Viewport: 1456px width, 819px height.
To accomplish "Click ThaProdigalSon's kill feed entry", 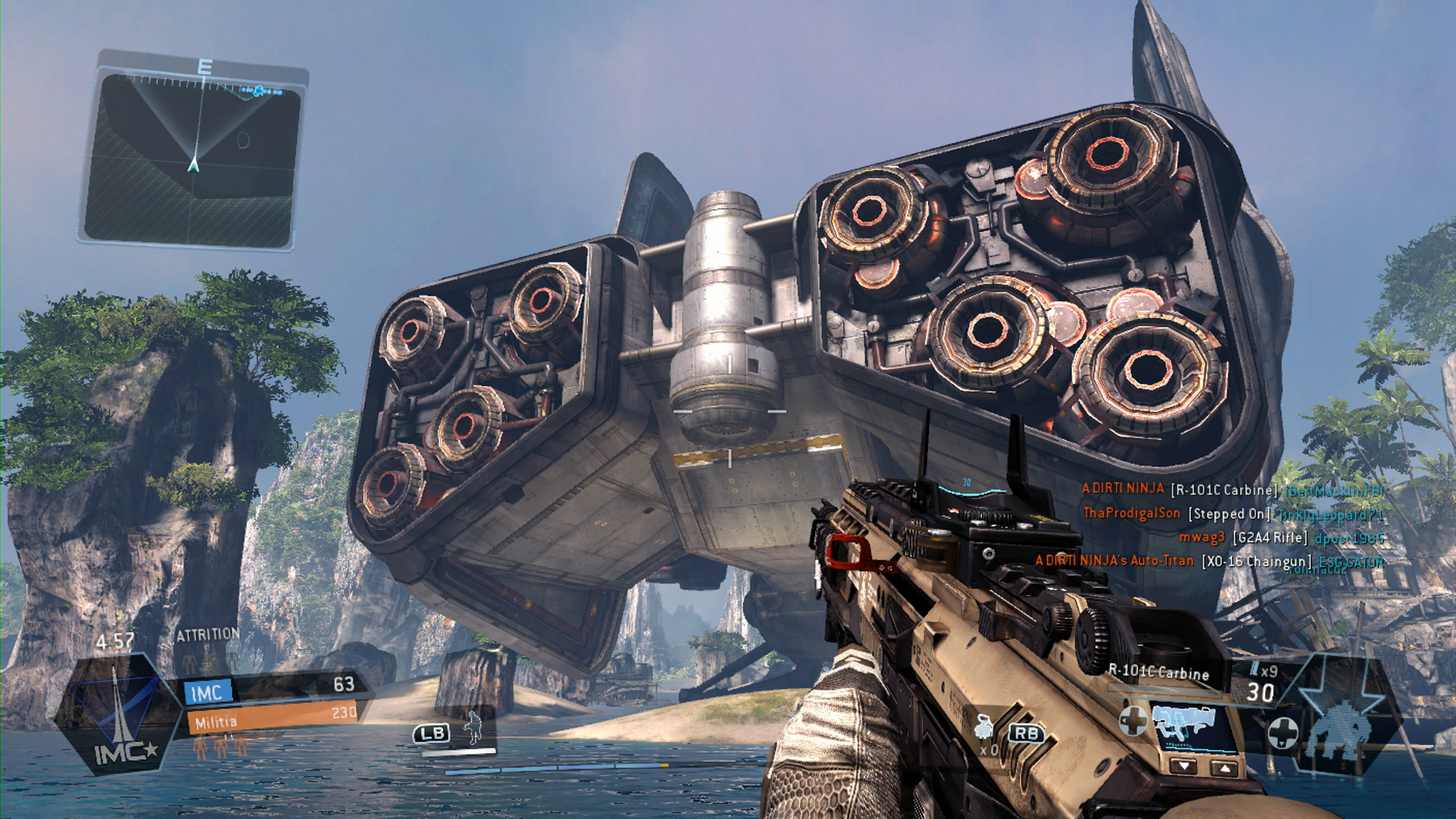I will (1233, 514).
